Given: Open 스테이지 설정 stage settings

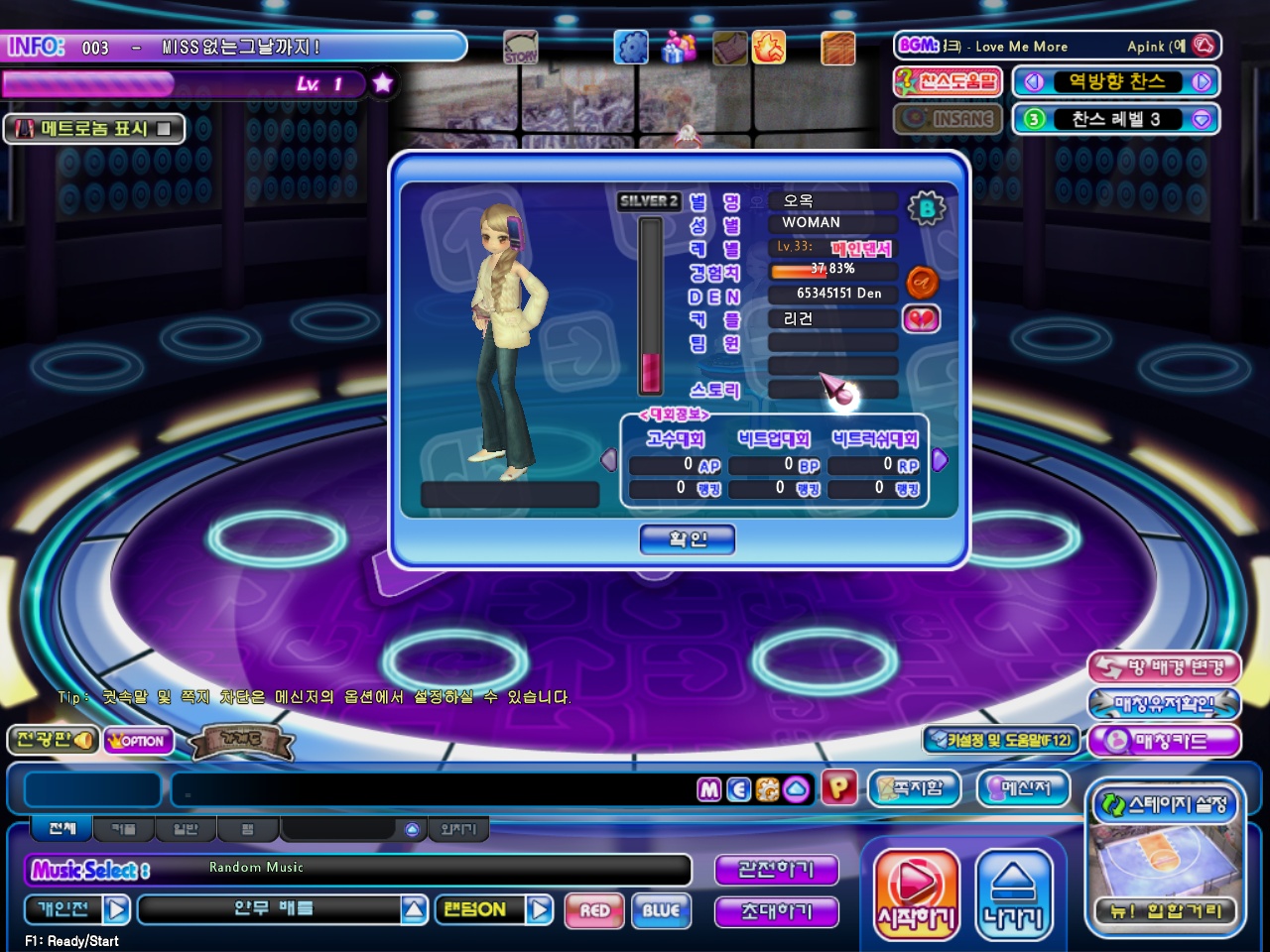Looking at the screenshot, I should (x=1167, y=804).
